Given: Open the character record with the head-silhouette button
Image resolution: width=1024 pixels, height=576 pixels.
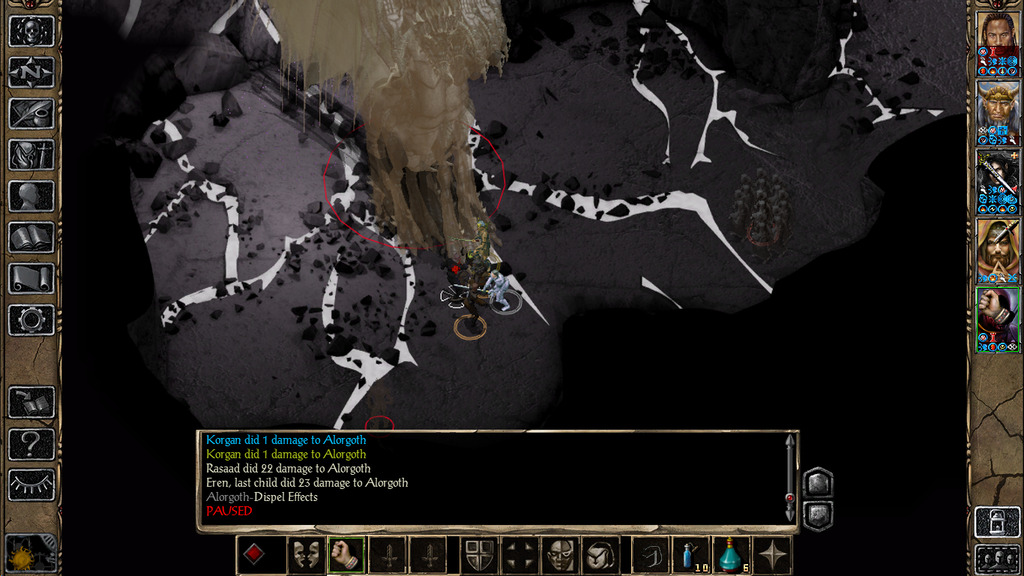Looking at the screenshot, I should click(x=31, y=196).
